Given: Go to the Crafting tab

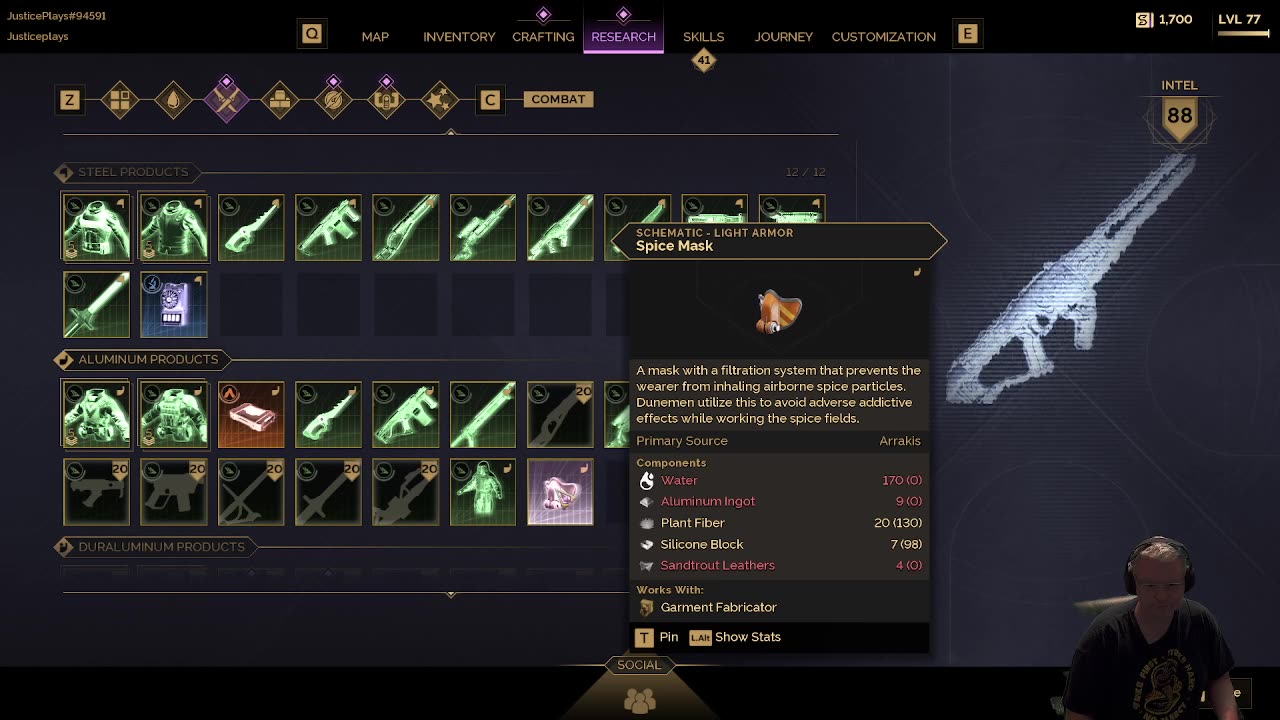Looking at the screenshot, I should click(543, 37).
